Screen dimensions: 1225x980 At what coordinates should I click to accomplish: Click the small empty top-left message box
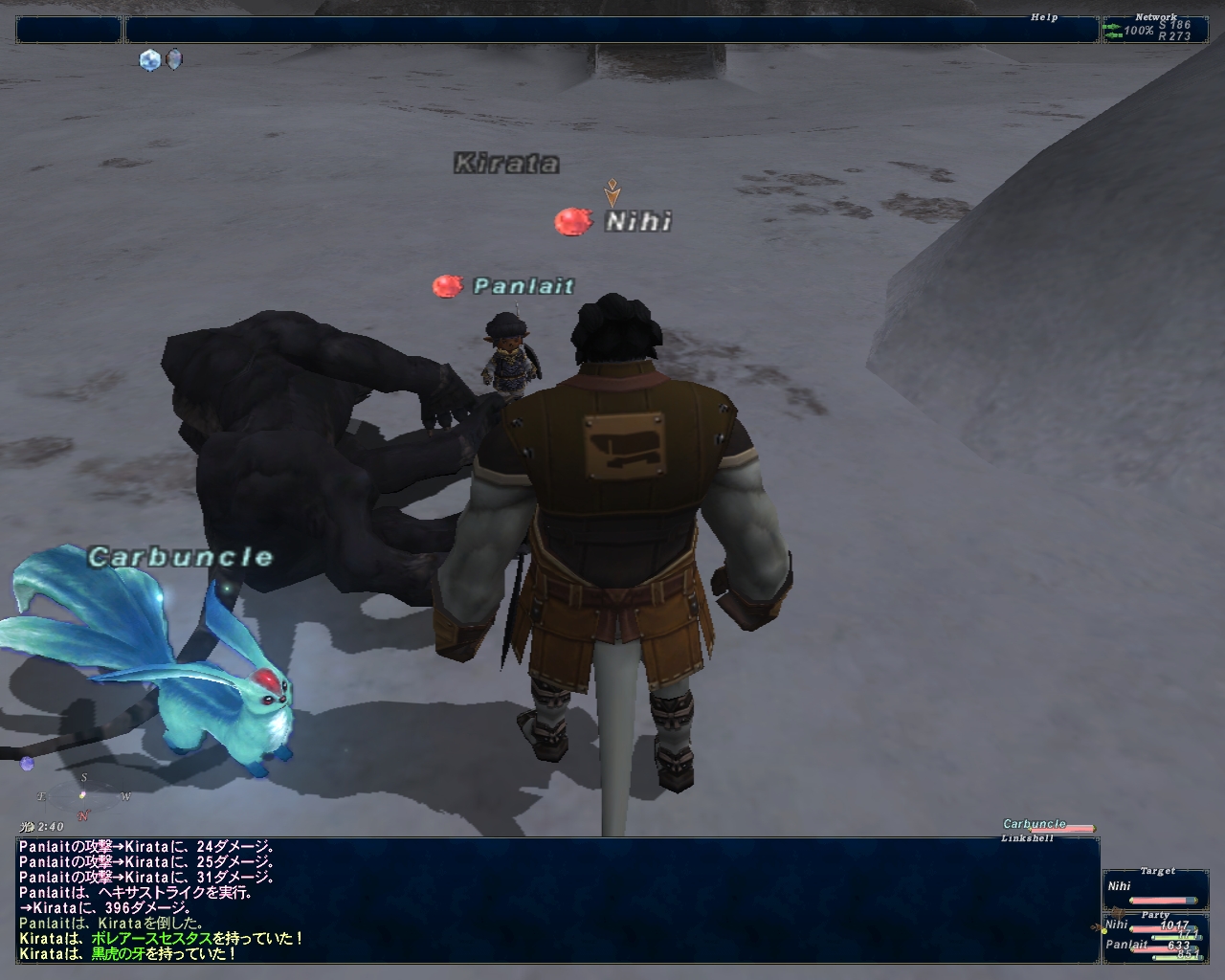point(68,30)
